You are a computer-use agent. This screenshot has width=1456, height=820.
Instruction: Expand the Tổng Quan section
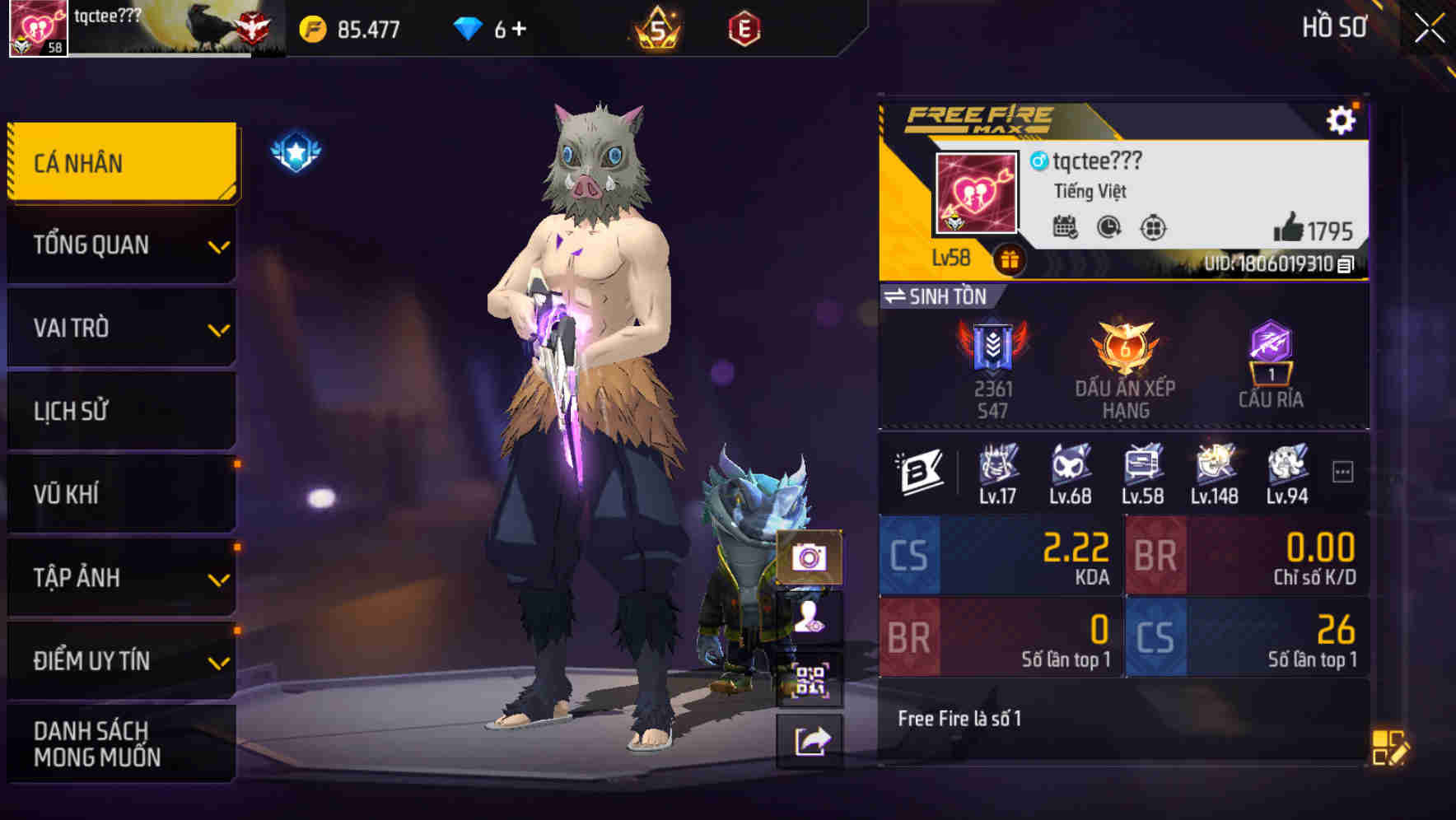(x=120, y=245)
